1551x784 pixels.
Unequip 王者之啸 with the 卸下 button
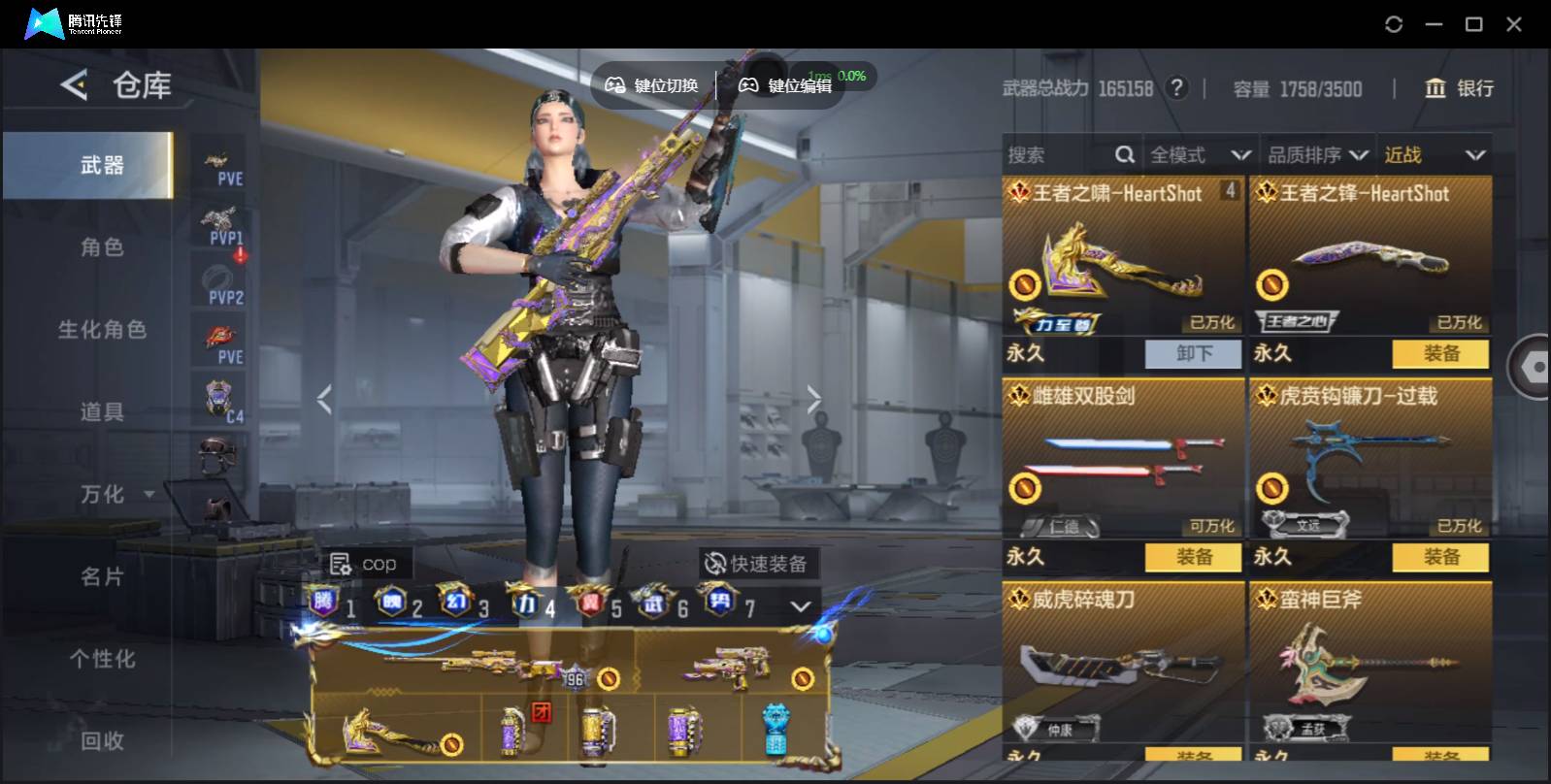pyautogui.click(x=1193, y=354)
